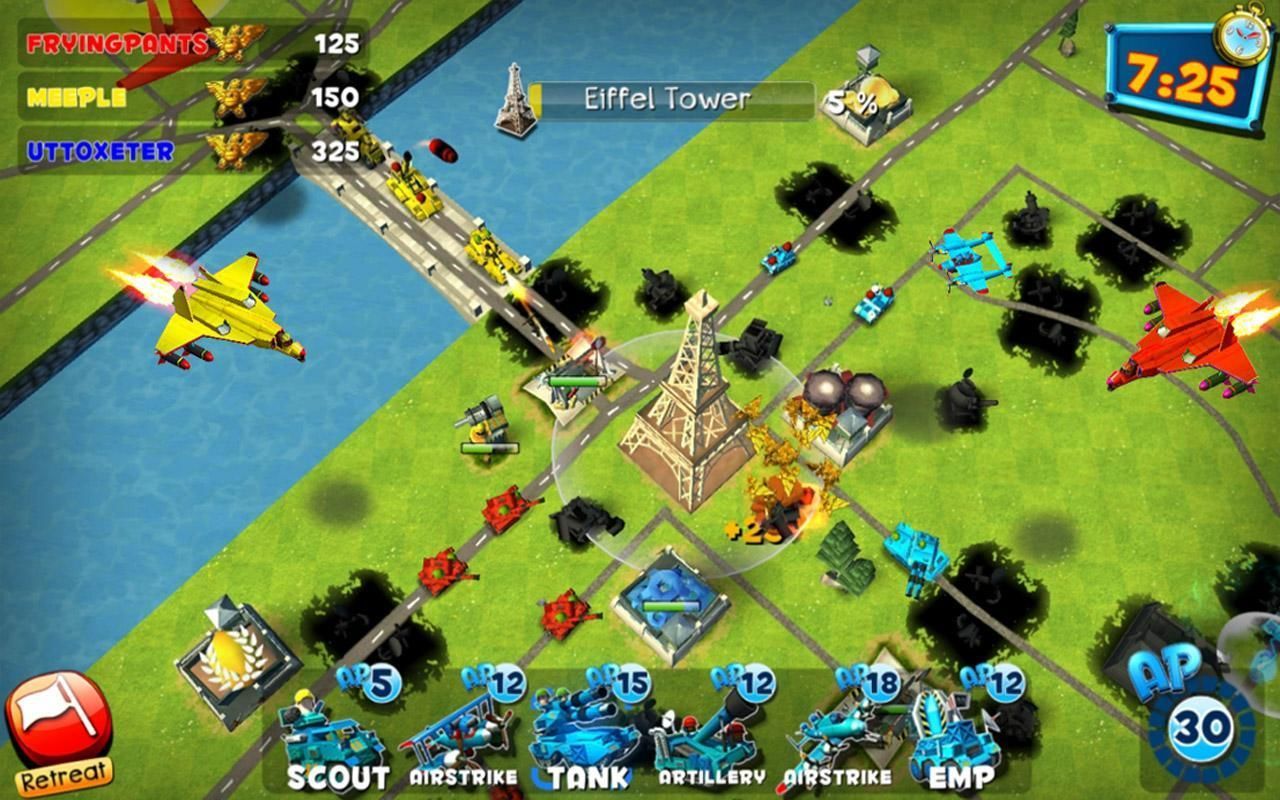Click the green capture progress bar at the blue base

673,604
